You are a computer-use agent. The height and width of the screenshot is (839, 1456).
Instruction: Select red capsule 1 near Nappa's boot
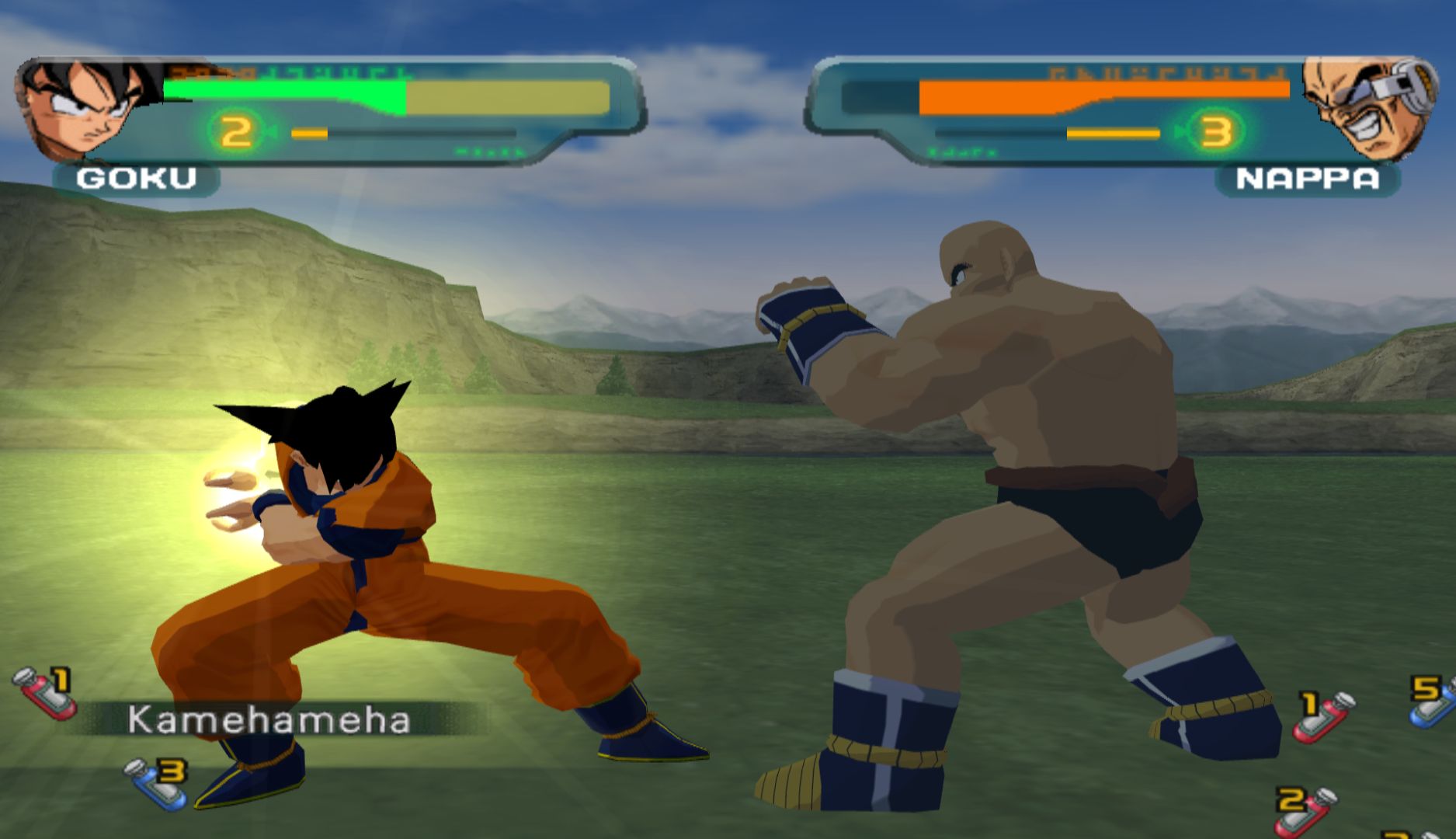click(x=1324, y=716)
